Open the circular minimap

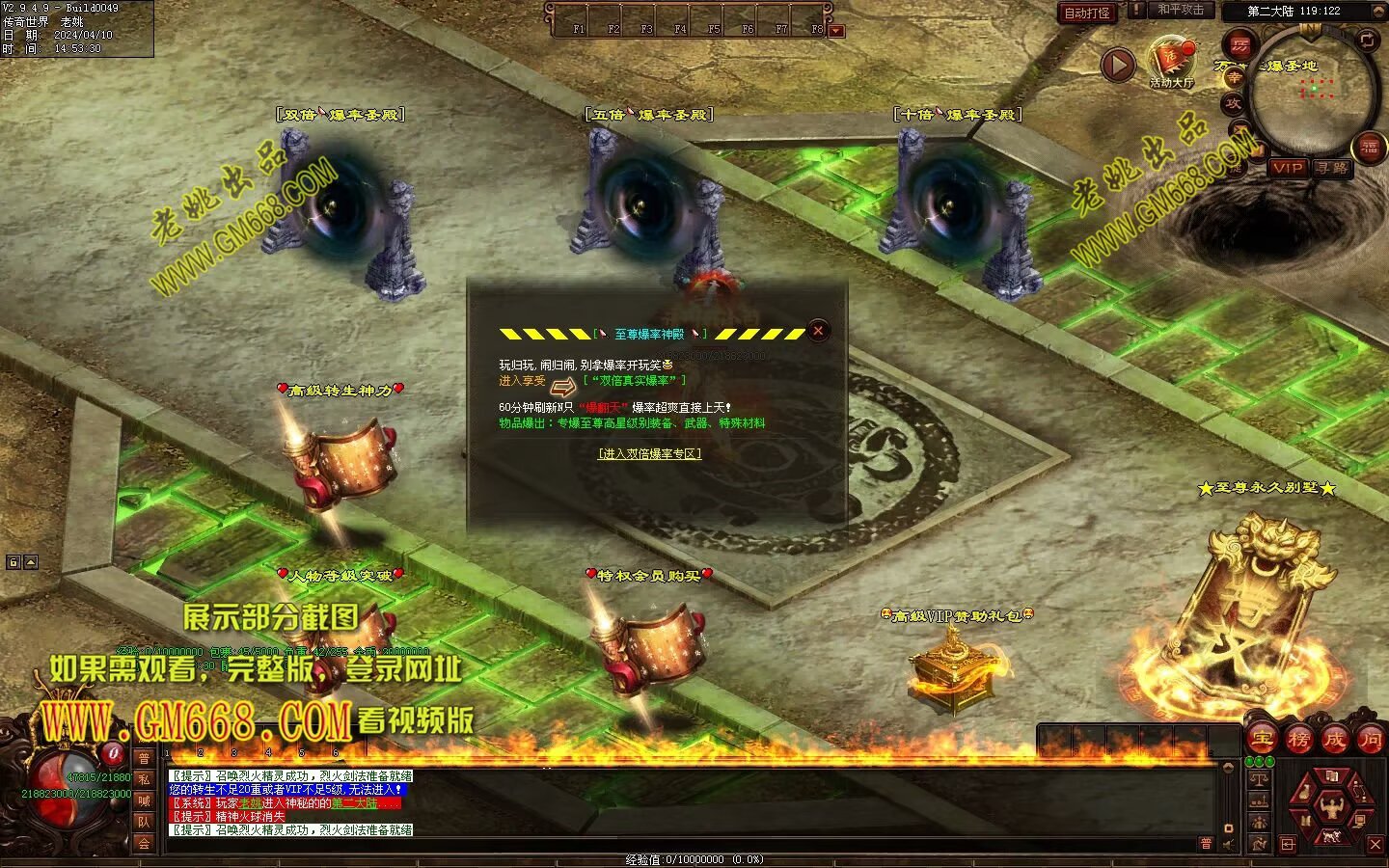point(1312,89)
